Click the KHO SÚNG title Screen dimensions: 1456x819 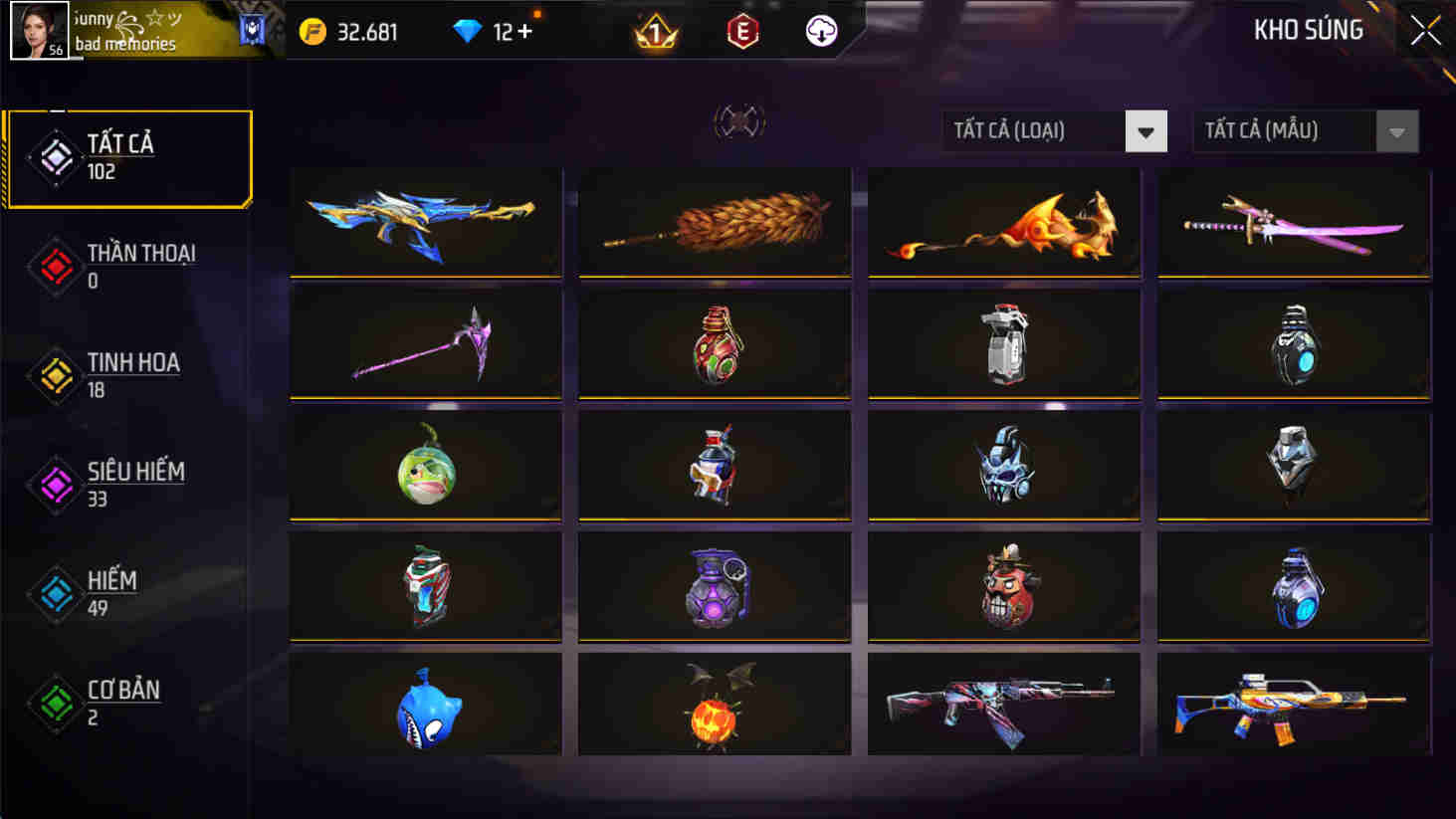click(x=1309, y=30)
